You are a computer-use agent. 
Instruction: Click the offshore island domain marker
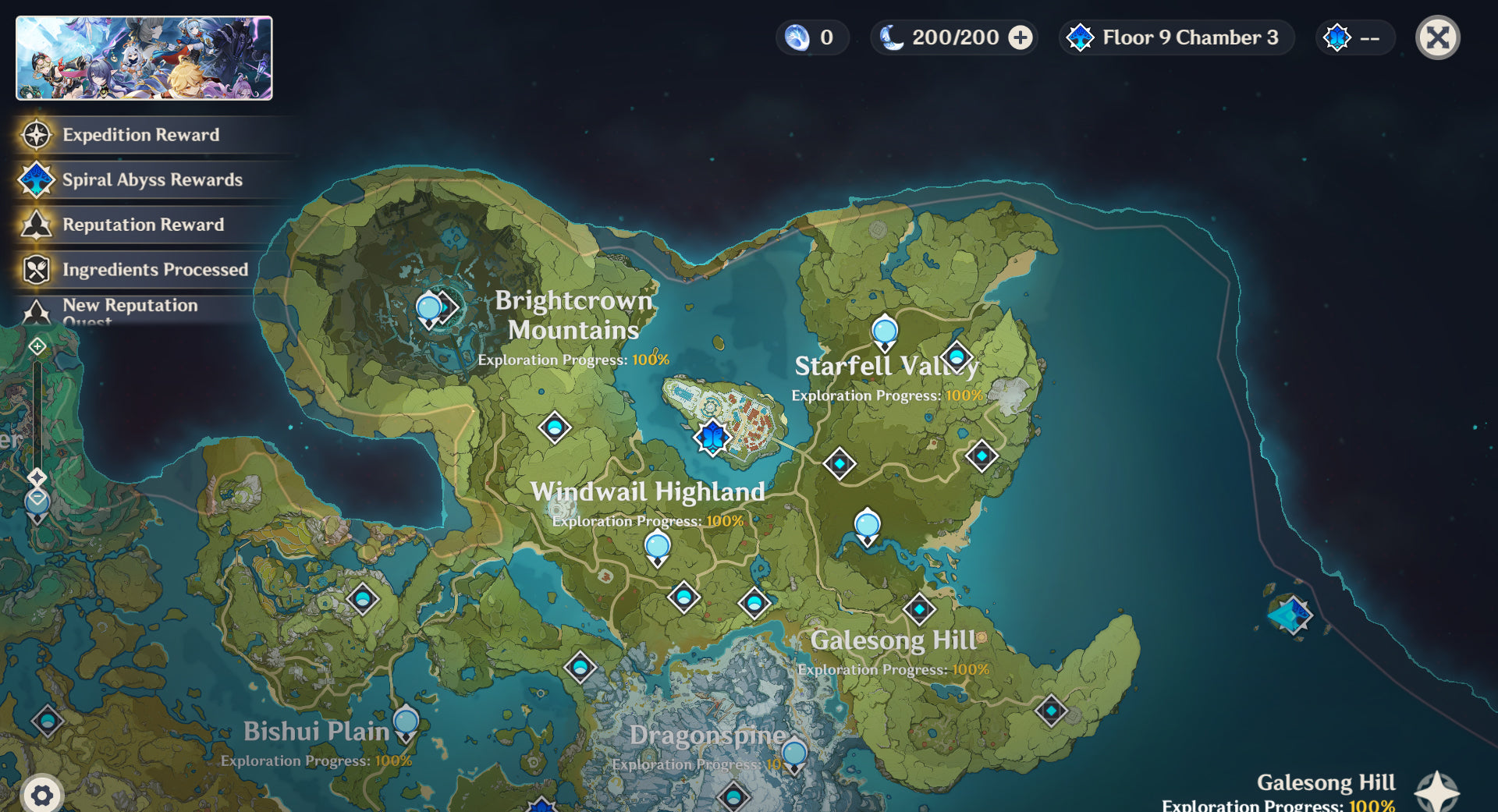1291,615
